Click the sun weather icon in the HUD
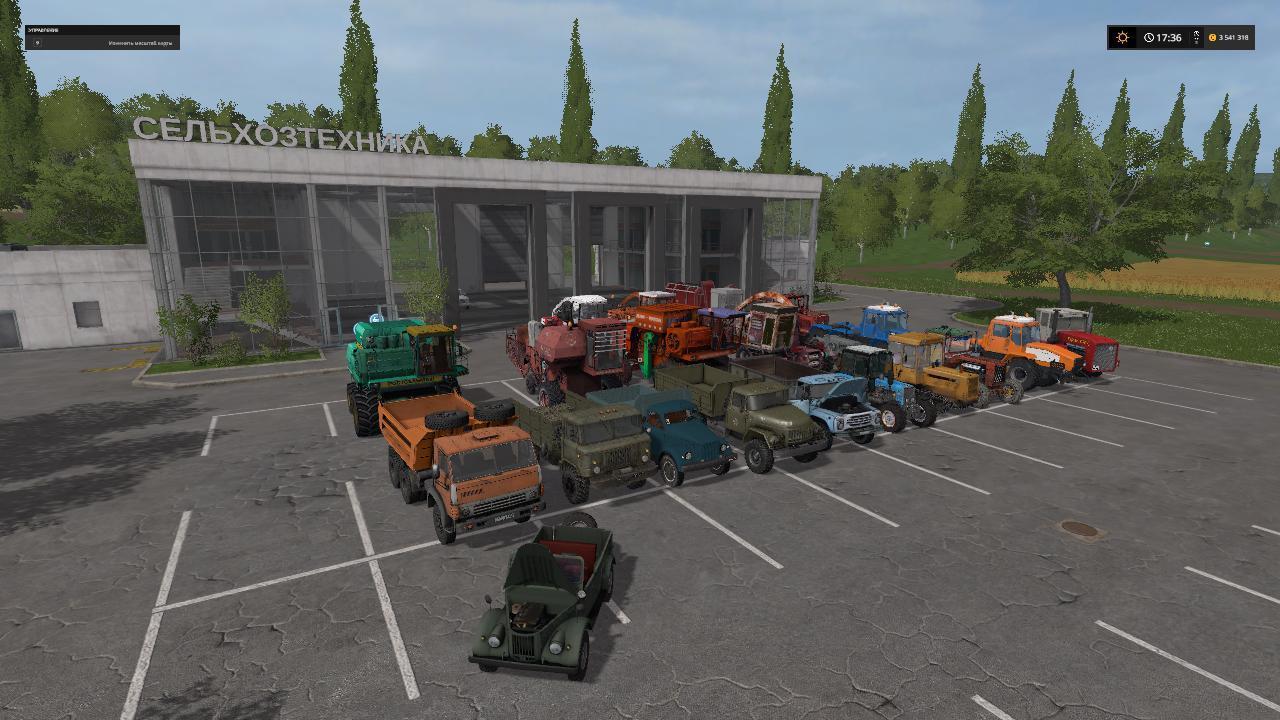Screen dimensions: 1280x720 coord(1122,37)
